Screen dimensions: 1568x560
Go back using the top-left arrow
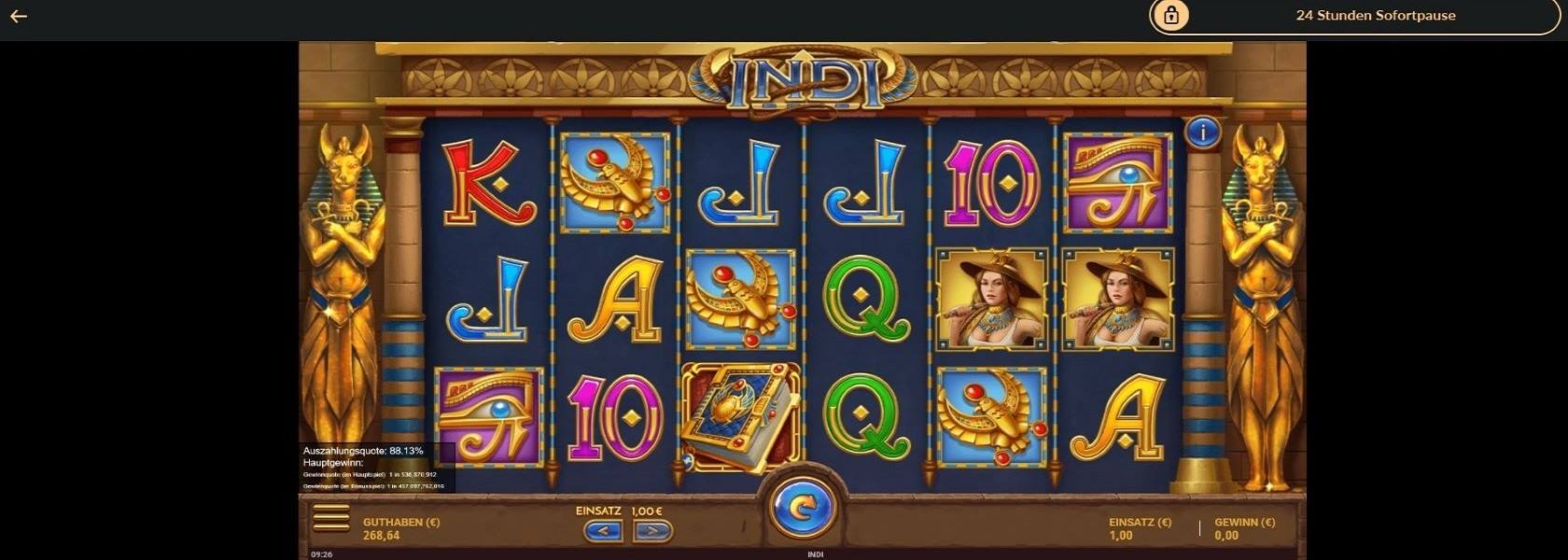[x=19, y=16]
